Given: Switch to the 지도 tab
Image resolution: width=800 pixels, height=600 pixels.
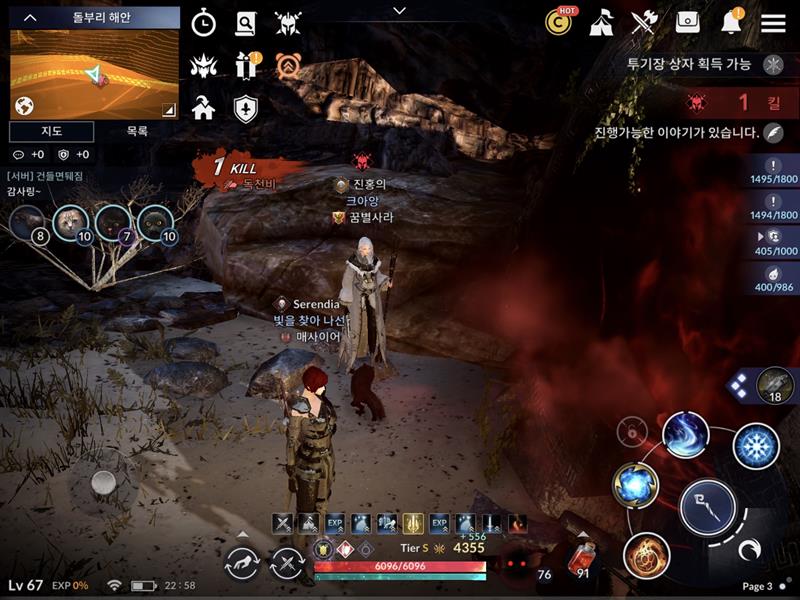Looking at the screenshot, I should [x=52, y=131].
